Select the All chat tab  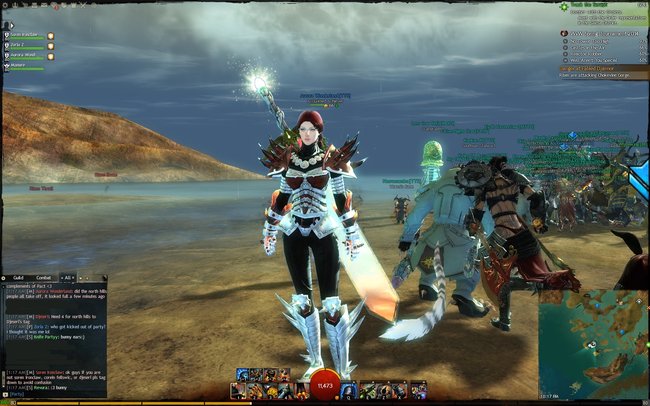coord(68,277)
